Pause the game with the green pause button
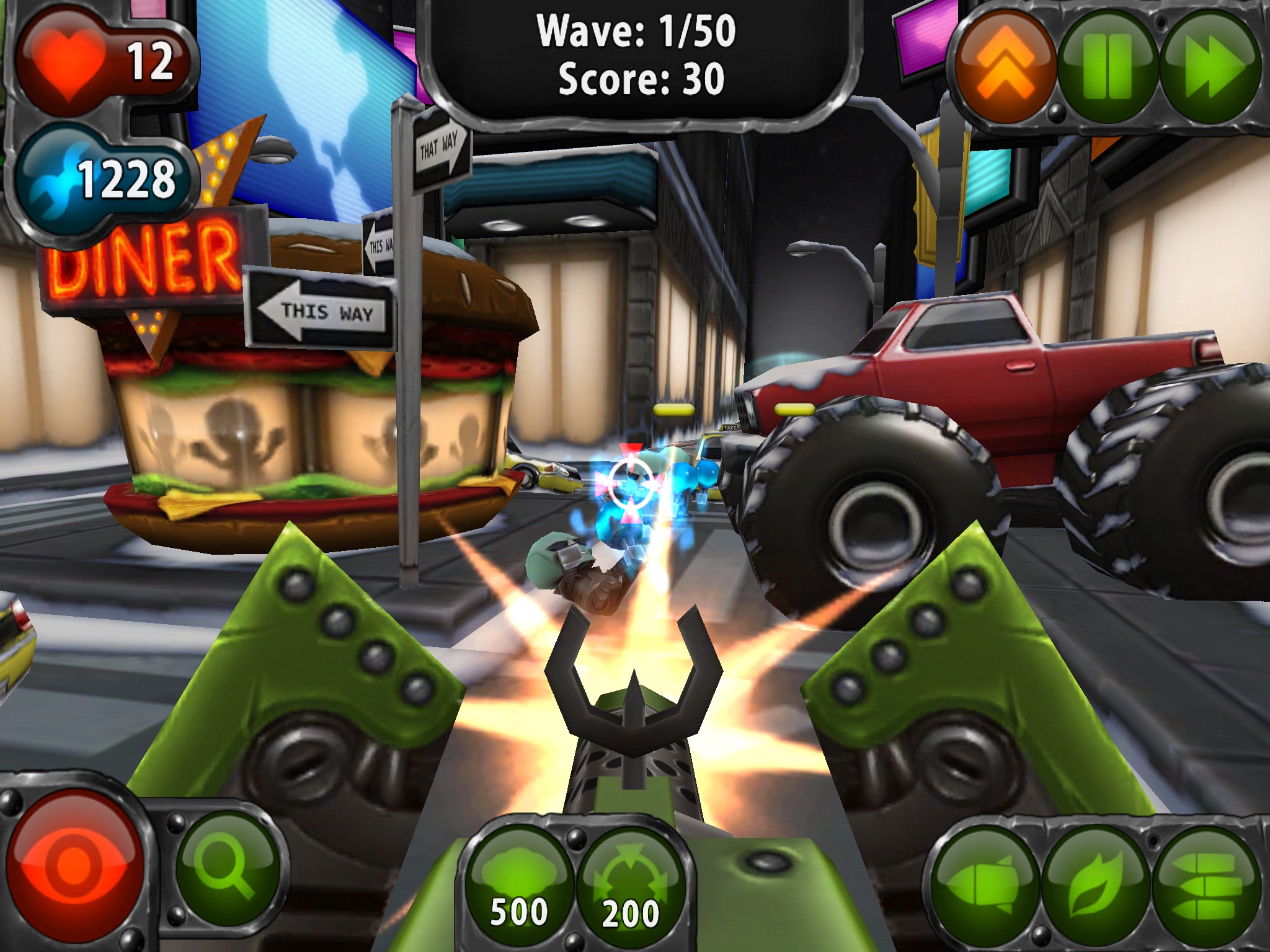Viewport: 1270px width, 952px height. pos(1108,65)
